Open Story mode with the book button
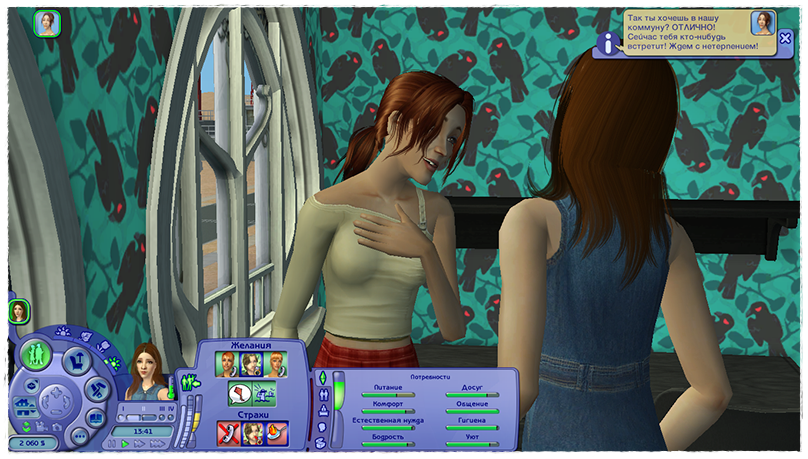Screen dimensions: 808x459 (97, 418)
